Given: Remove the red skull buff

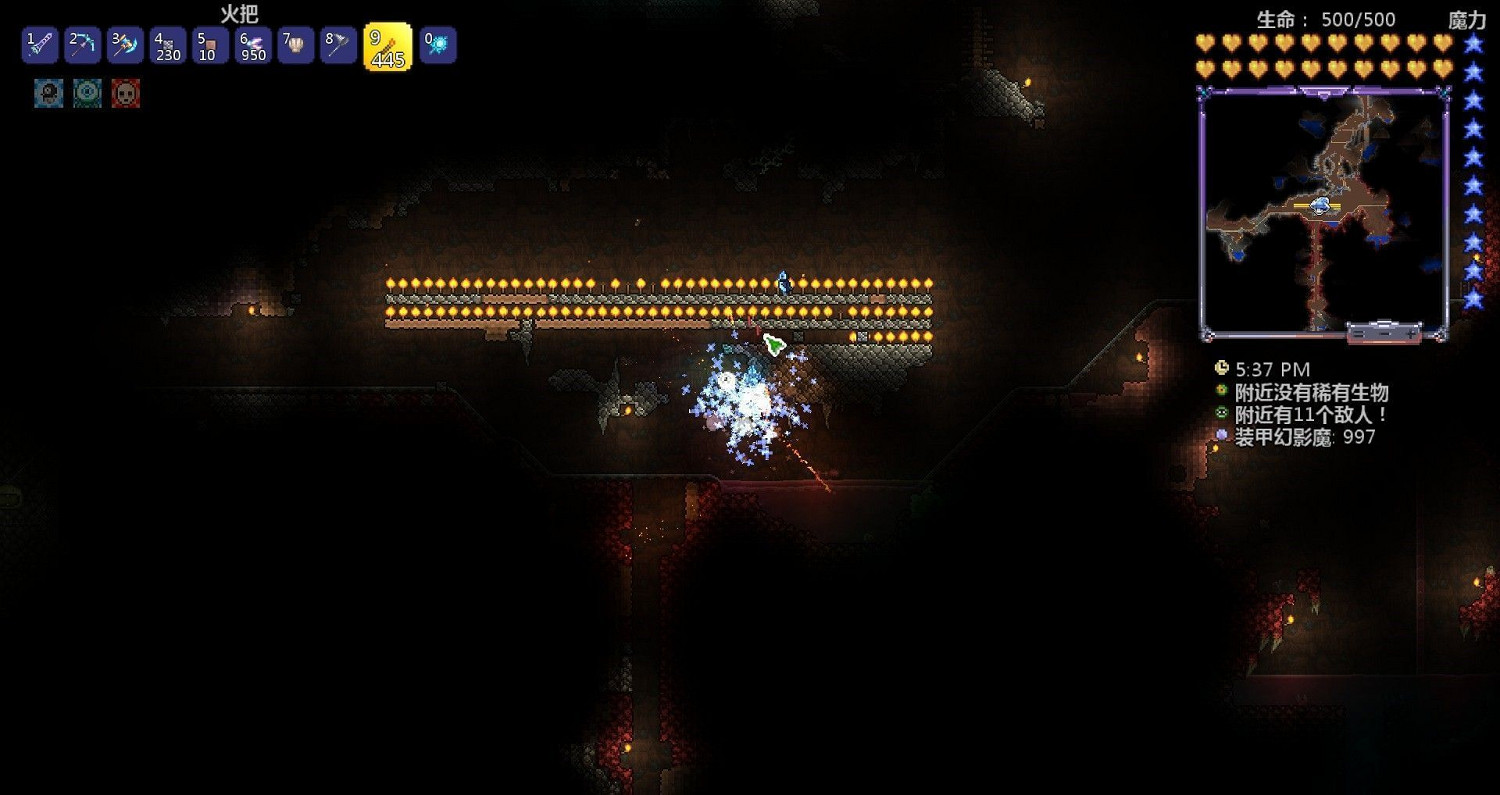Looking at the screenshot, I should point(126,93).
